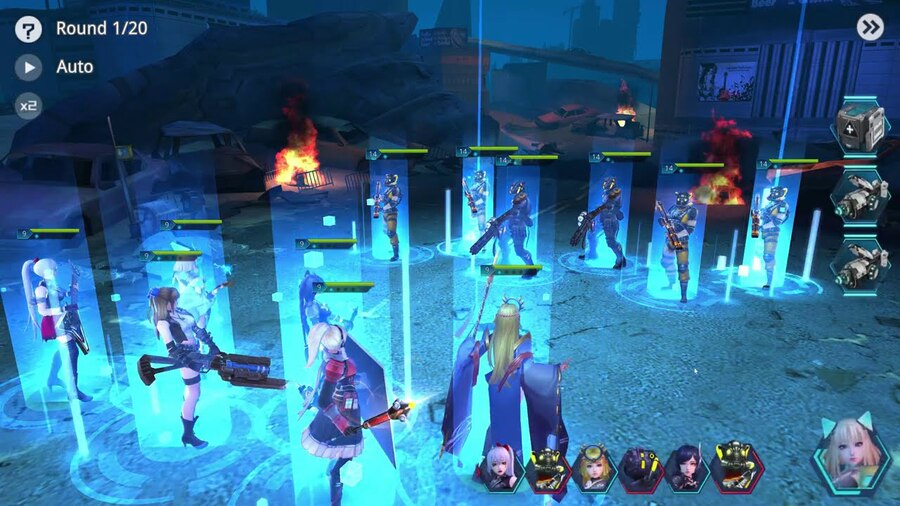This screenshot has height=506, width=900.
Task: Select the dark helmet robot turn-order portrait
Action: (x=640, y=467)
